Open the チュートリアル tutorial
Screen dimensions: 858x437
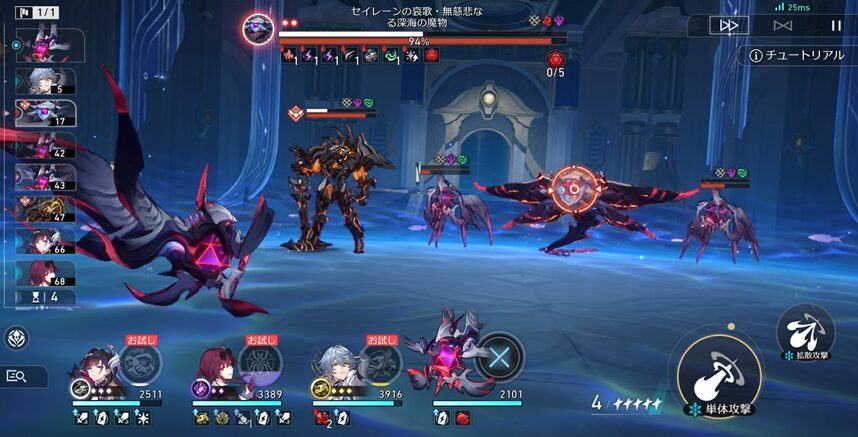[x=797, y=55]
